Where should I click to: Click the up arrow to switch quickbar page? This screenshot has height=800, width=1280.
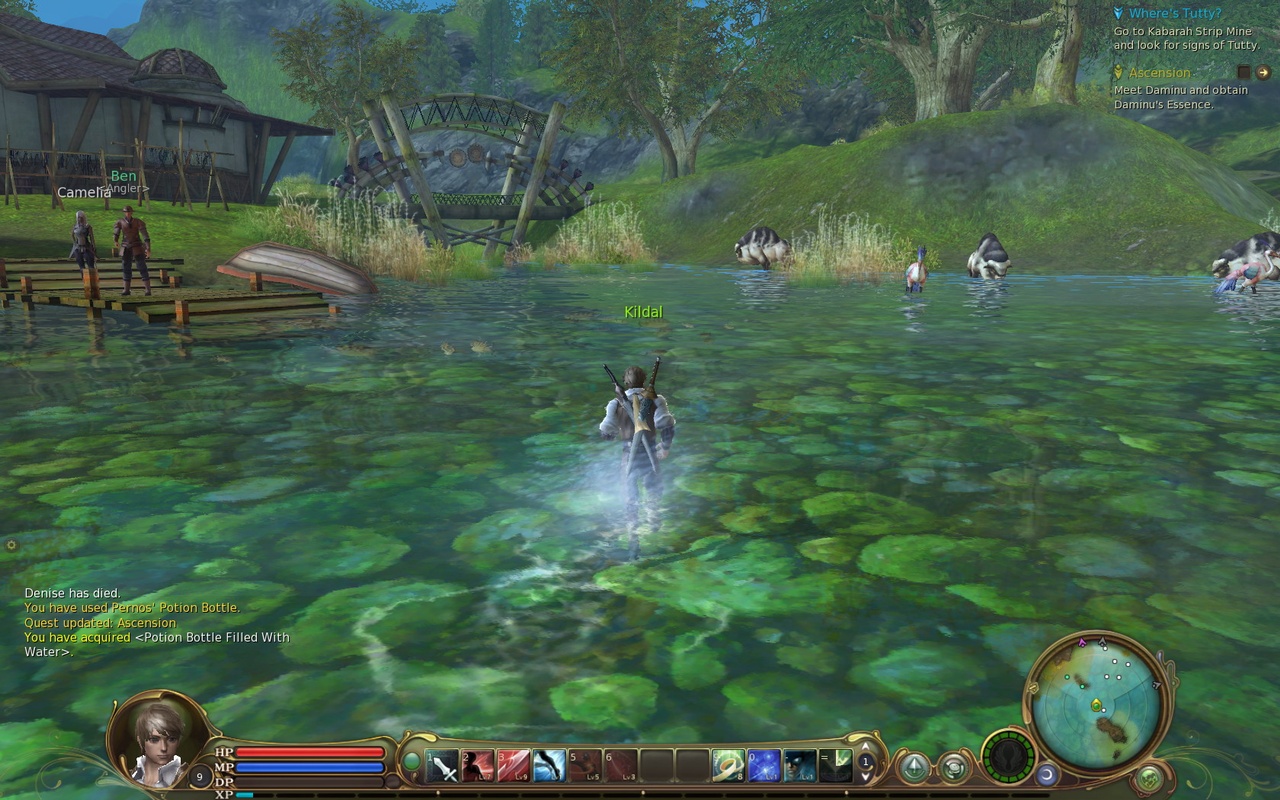(x=864, y=748)
